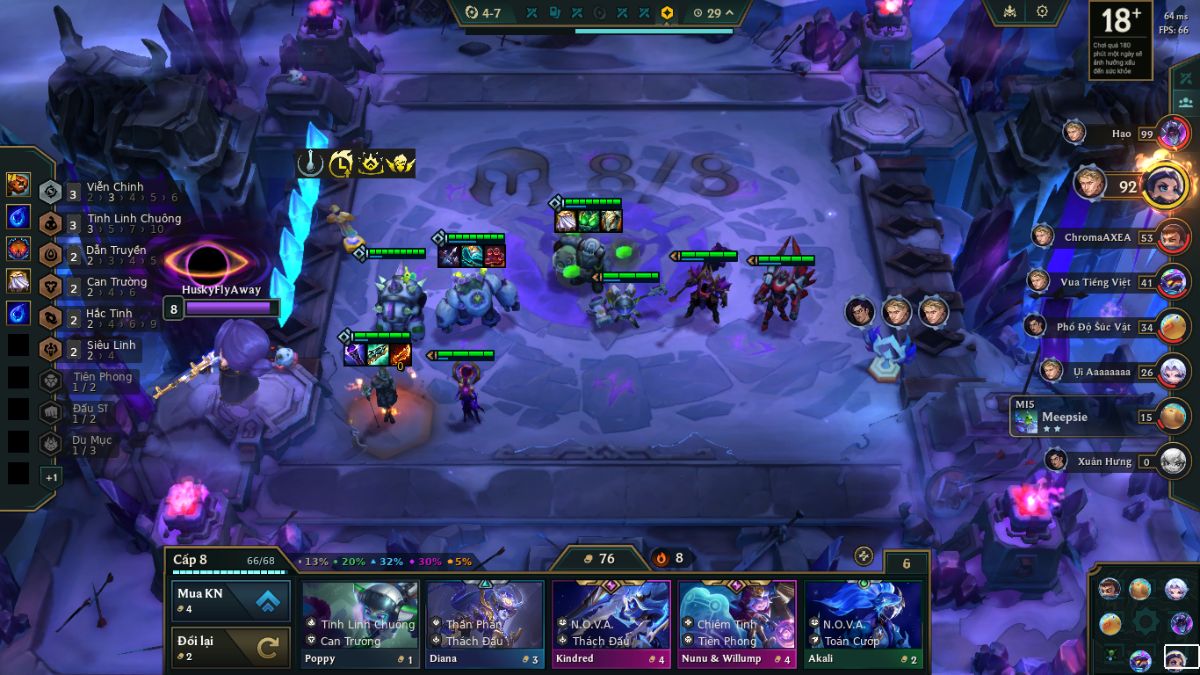The image size is (1200, 675).
Task: Reroll the shop with Đổi lại
Action: point(231,647)
